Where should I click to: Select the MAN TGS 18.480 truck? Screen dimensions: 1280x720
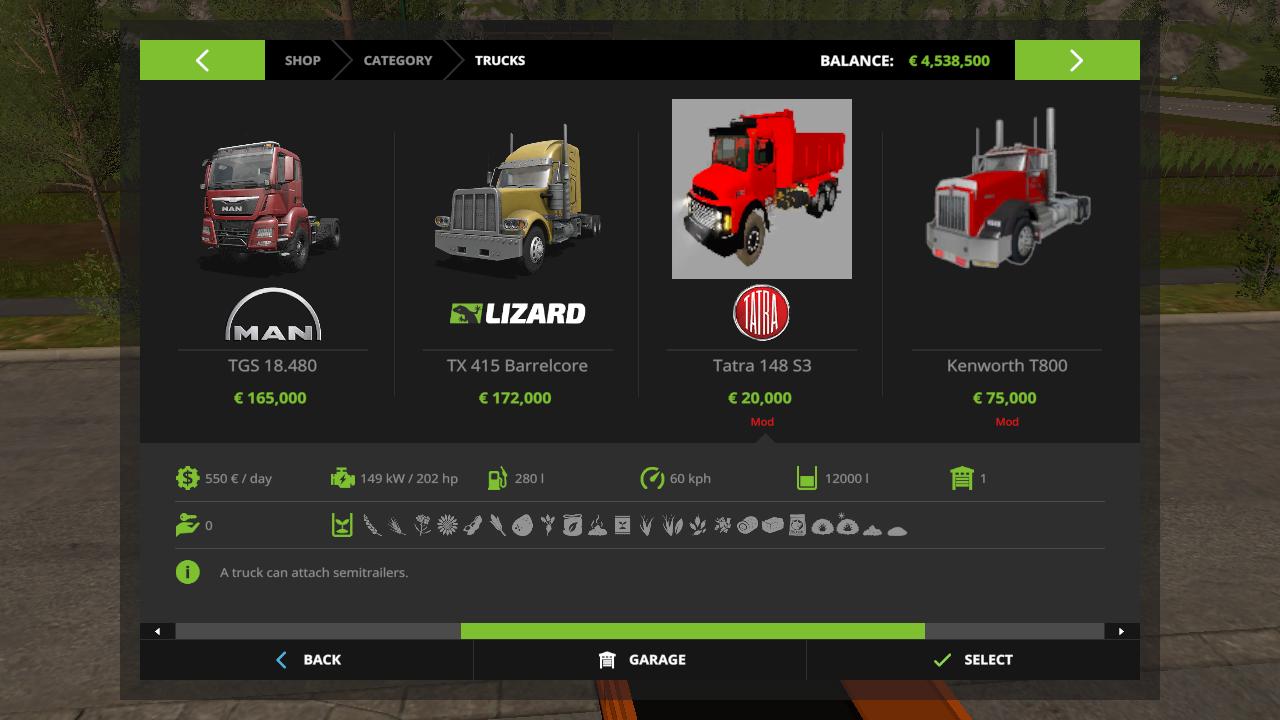pyautogui.click(x=272, y=210)
